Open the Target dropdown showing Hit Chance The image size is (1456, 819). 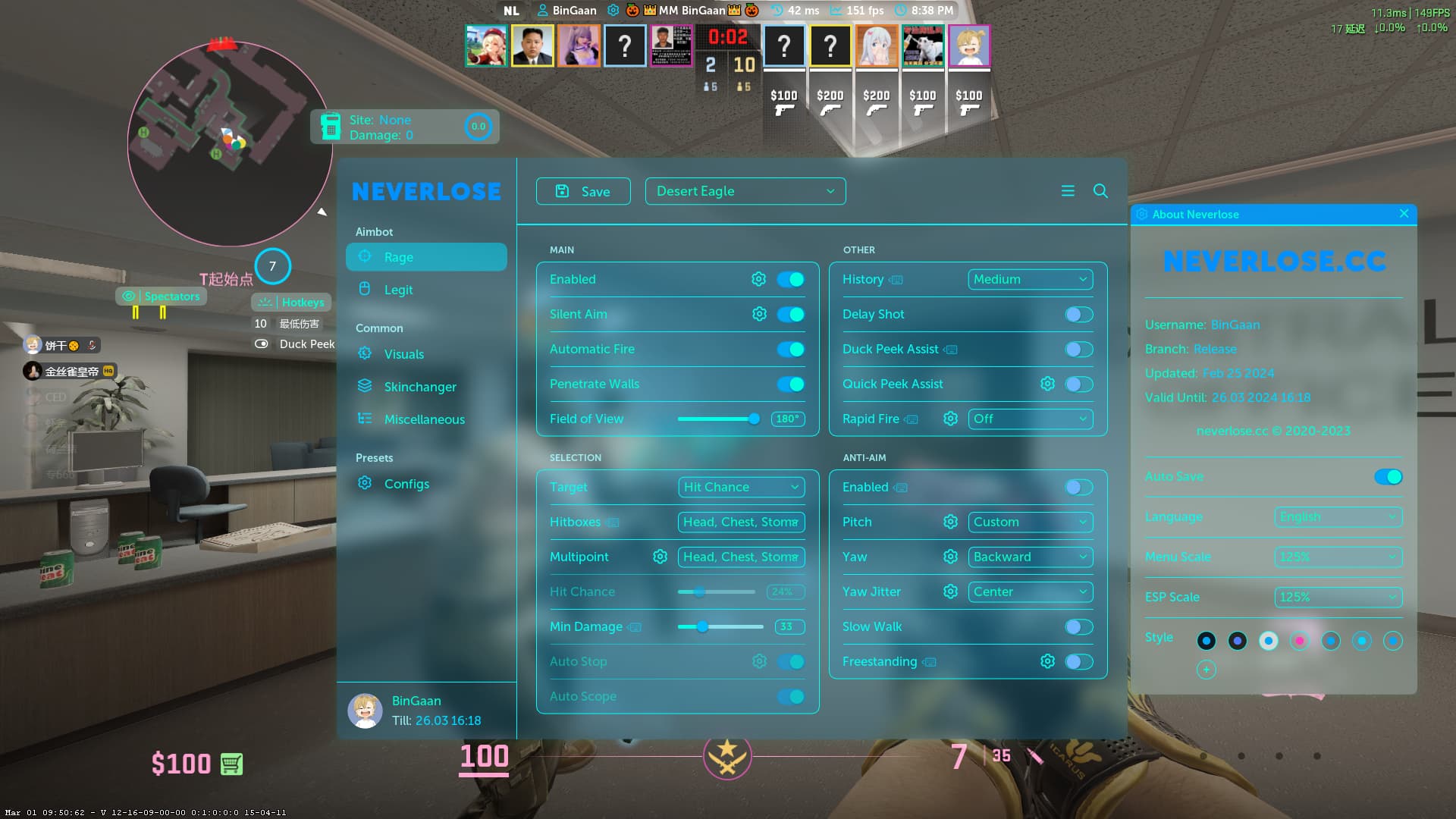741,487
